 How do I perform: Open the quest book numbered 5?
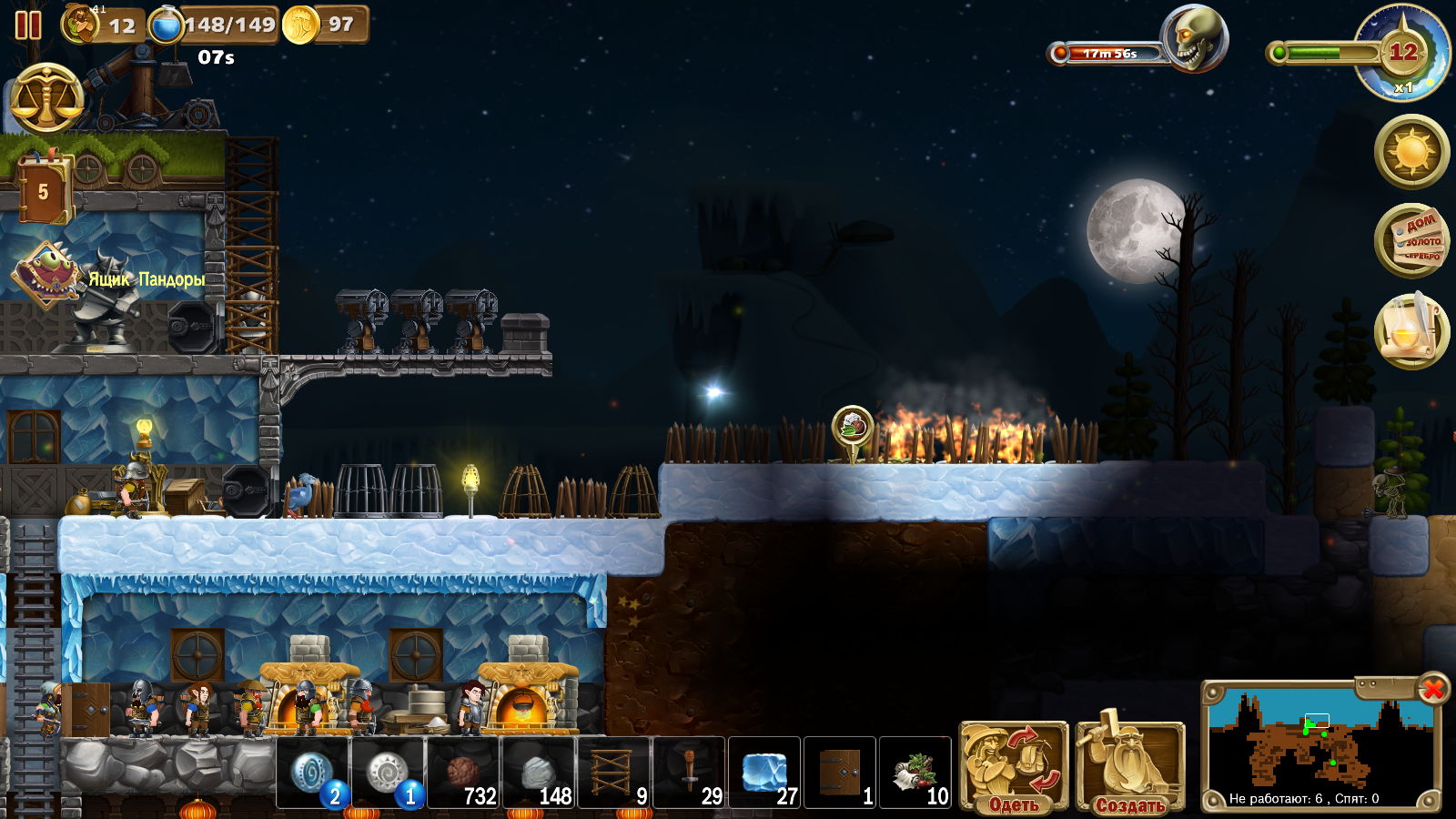(x=43, y=190)
